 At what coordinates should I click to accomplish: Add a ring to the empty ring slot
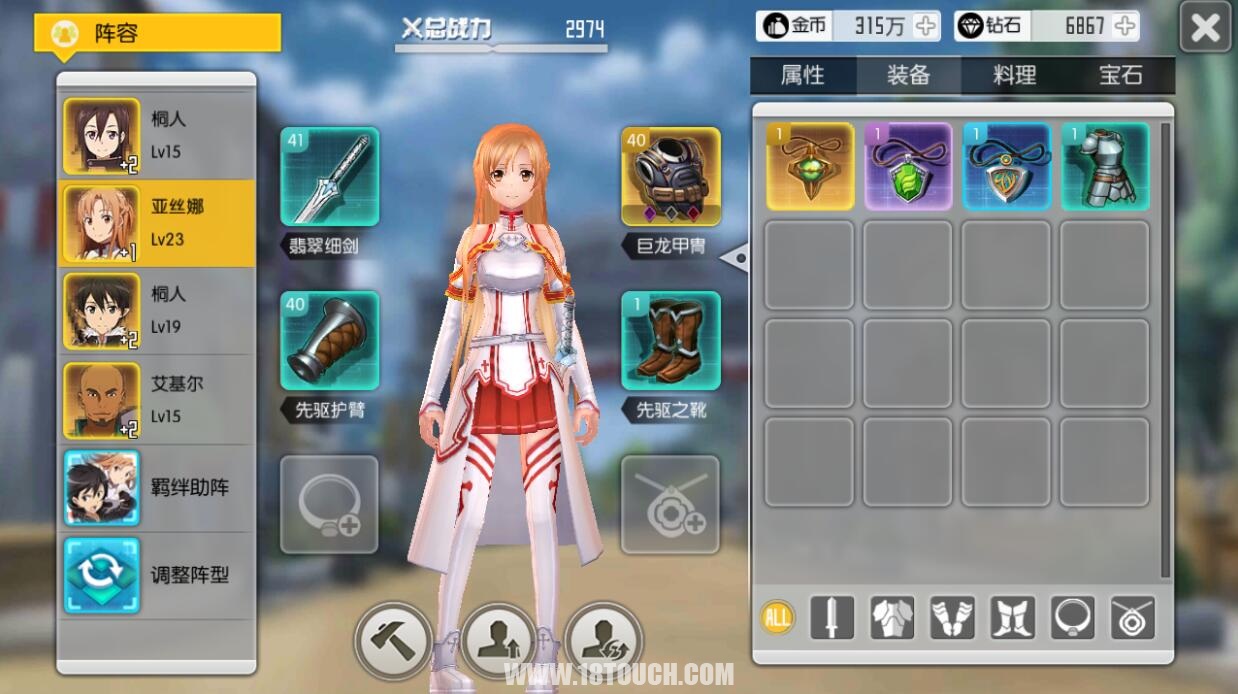click(x=329, y=505)
